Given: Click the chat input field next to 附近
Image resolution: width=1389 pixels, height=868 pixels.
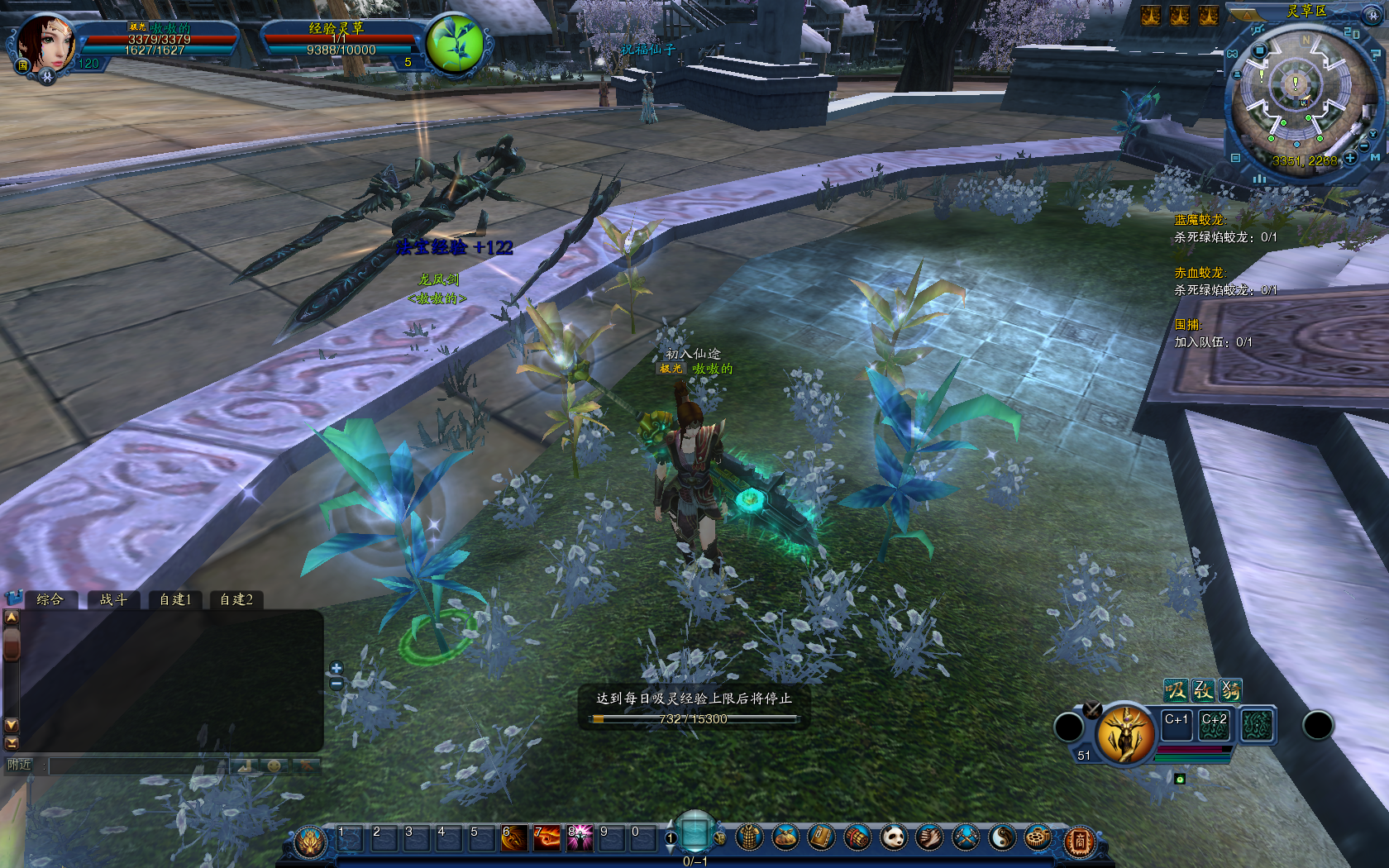Looking at the screenshot, I should pyautogui.click(x=136, y=765).
